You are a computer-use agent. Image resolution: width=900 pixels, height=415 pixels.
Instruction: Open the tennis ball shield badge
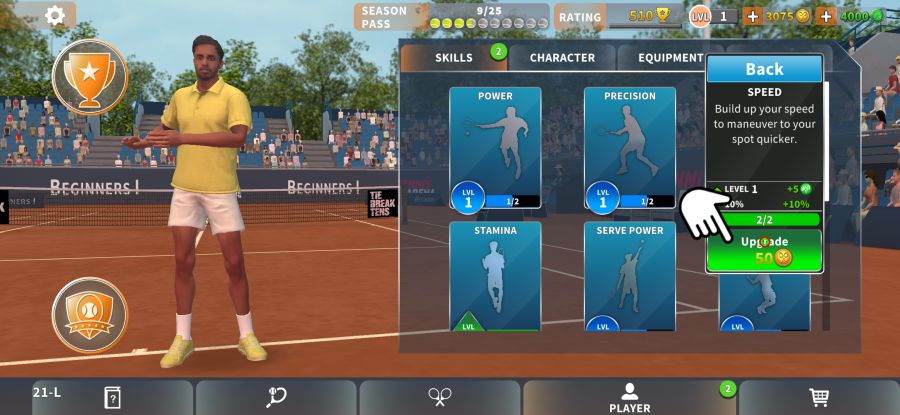(90, 314)
